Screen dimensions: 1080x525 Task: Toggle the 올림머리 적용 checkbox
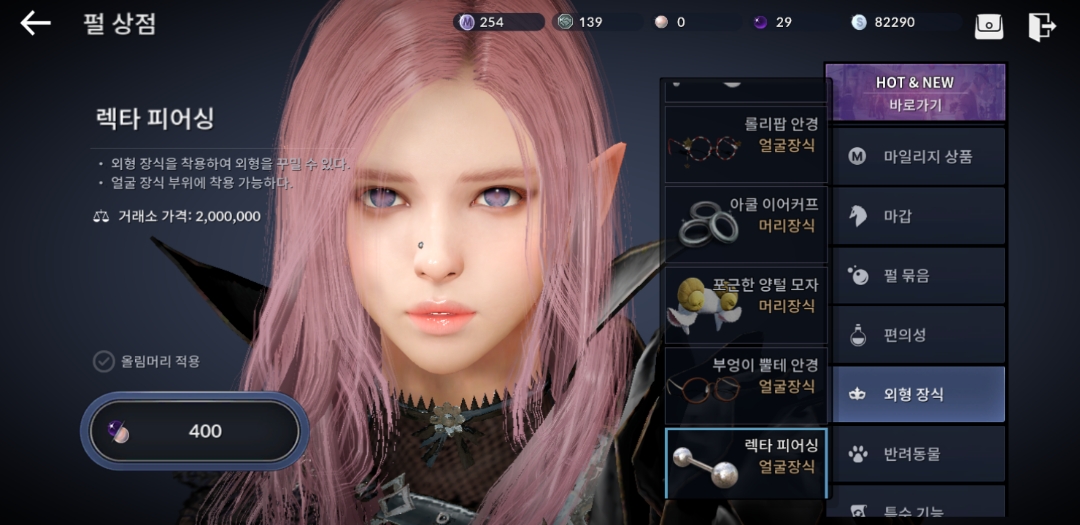click(104, 361)
